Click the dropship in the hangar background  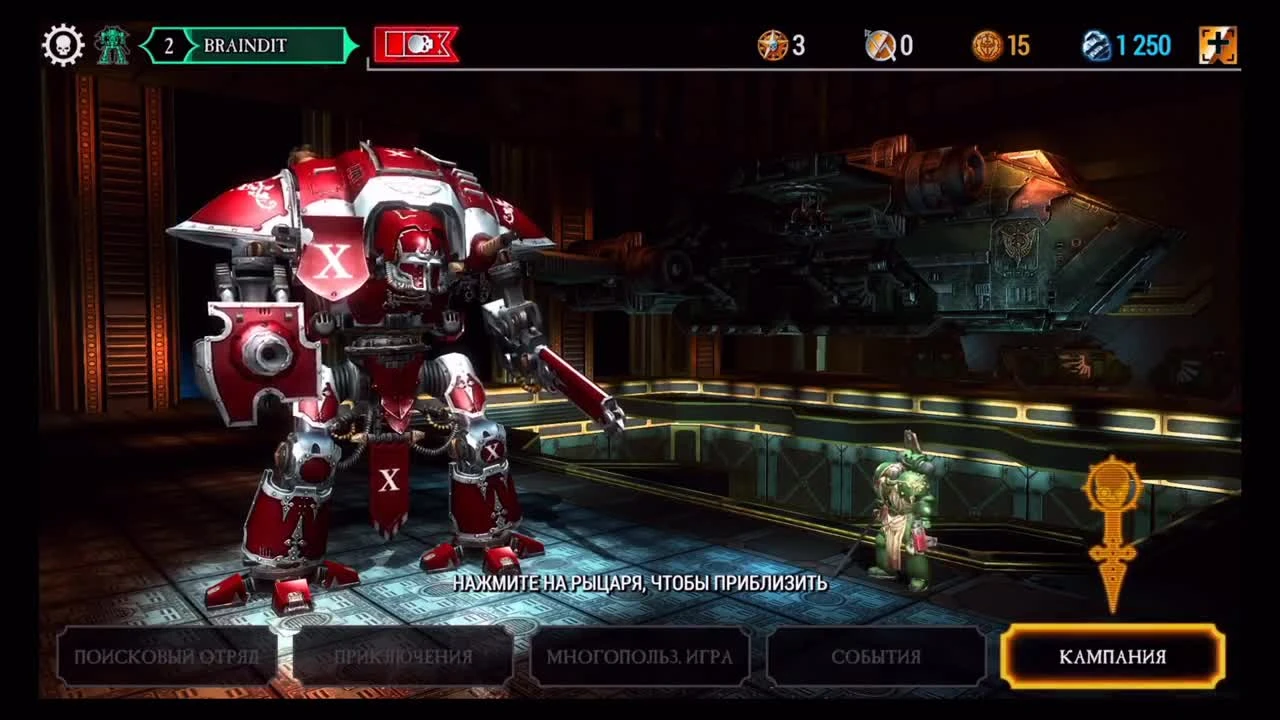900,230
